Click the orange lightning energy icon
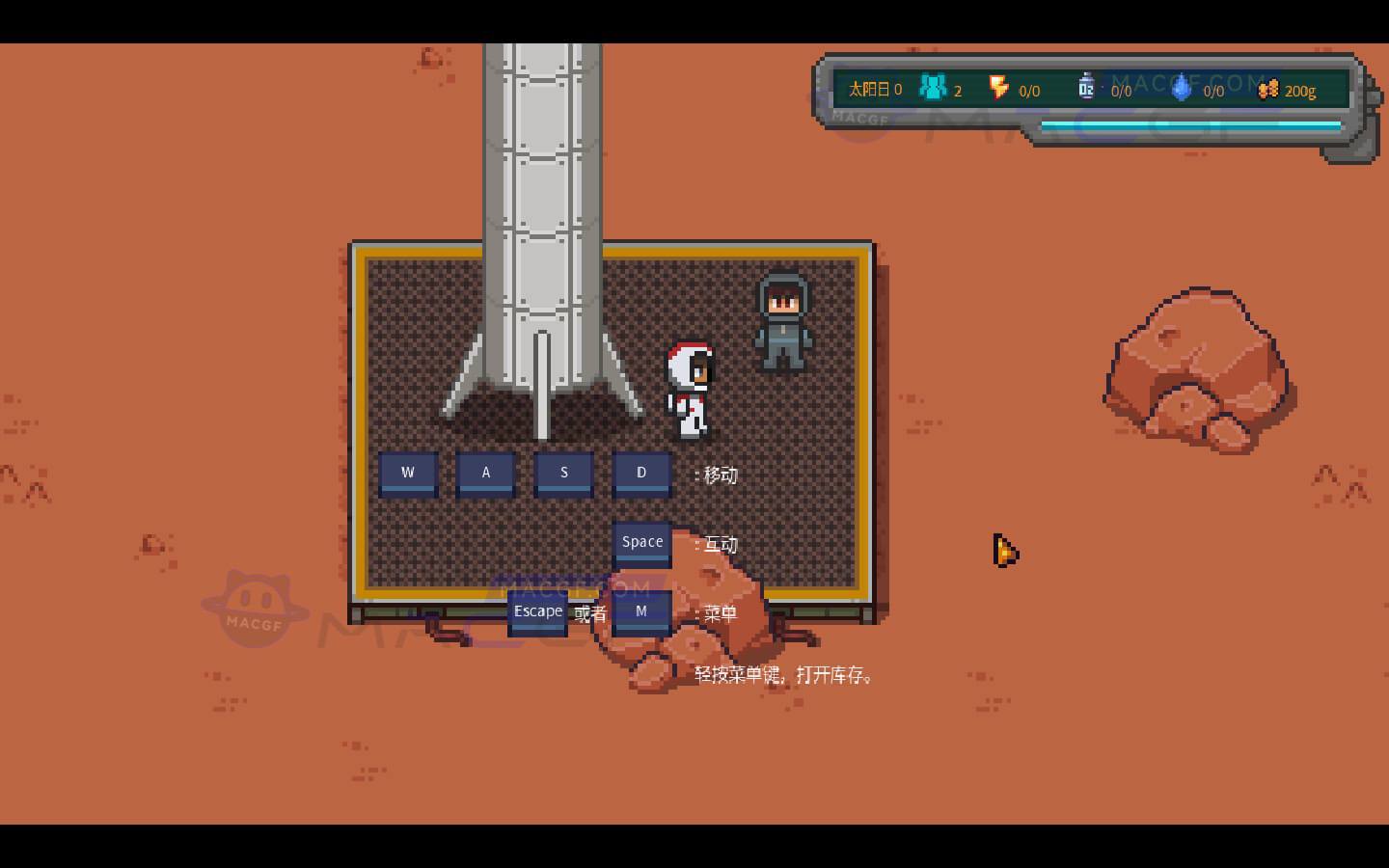 coord(999,88)
